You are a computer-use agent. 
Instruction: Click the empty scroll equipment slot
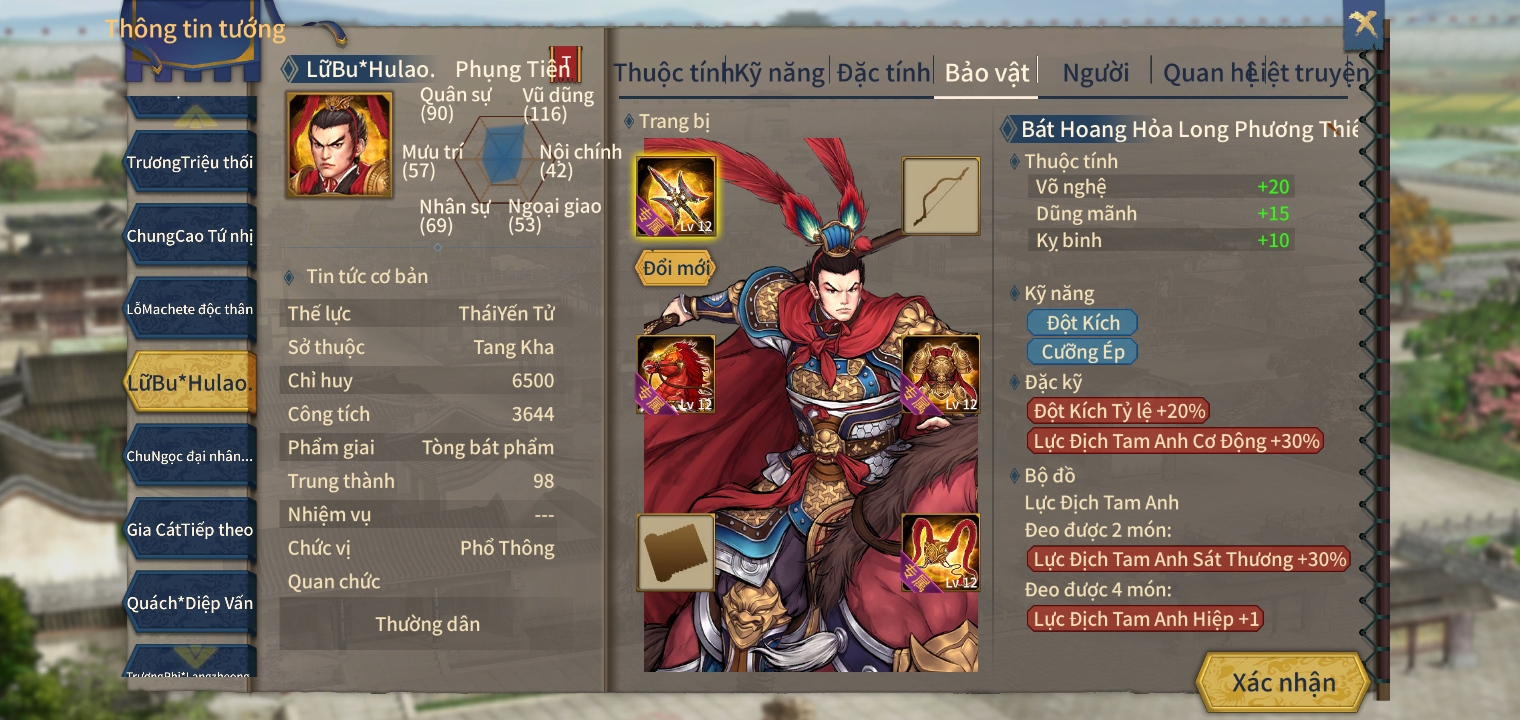(676, 551)
